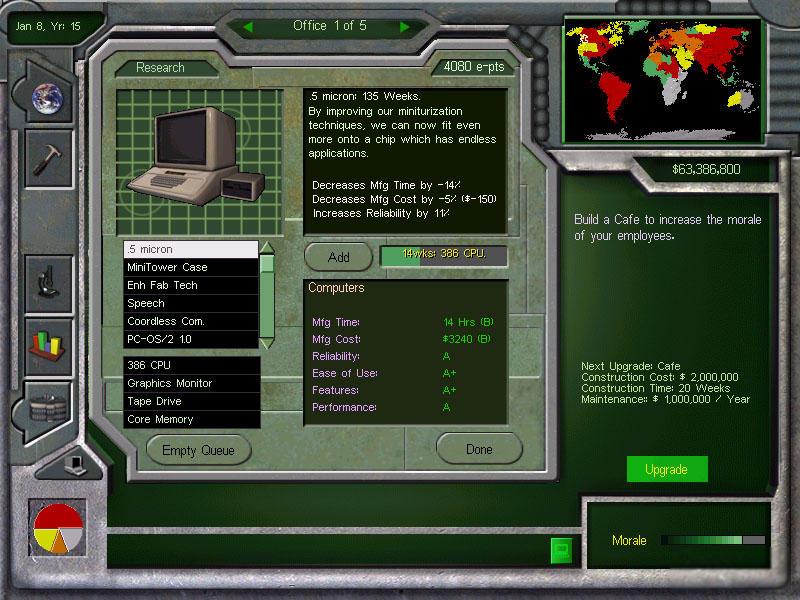Pick Coordless Com. in the research list

(x=190, y=321)
